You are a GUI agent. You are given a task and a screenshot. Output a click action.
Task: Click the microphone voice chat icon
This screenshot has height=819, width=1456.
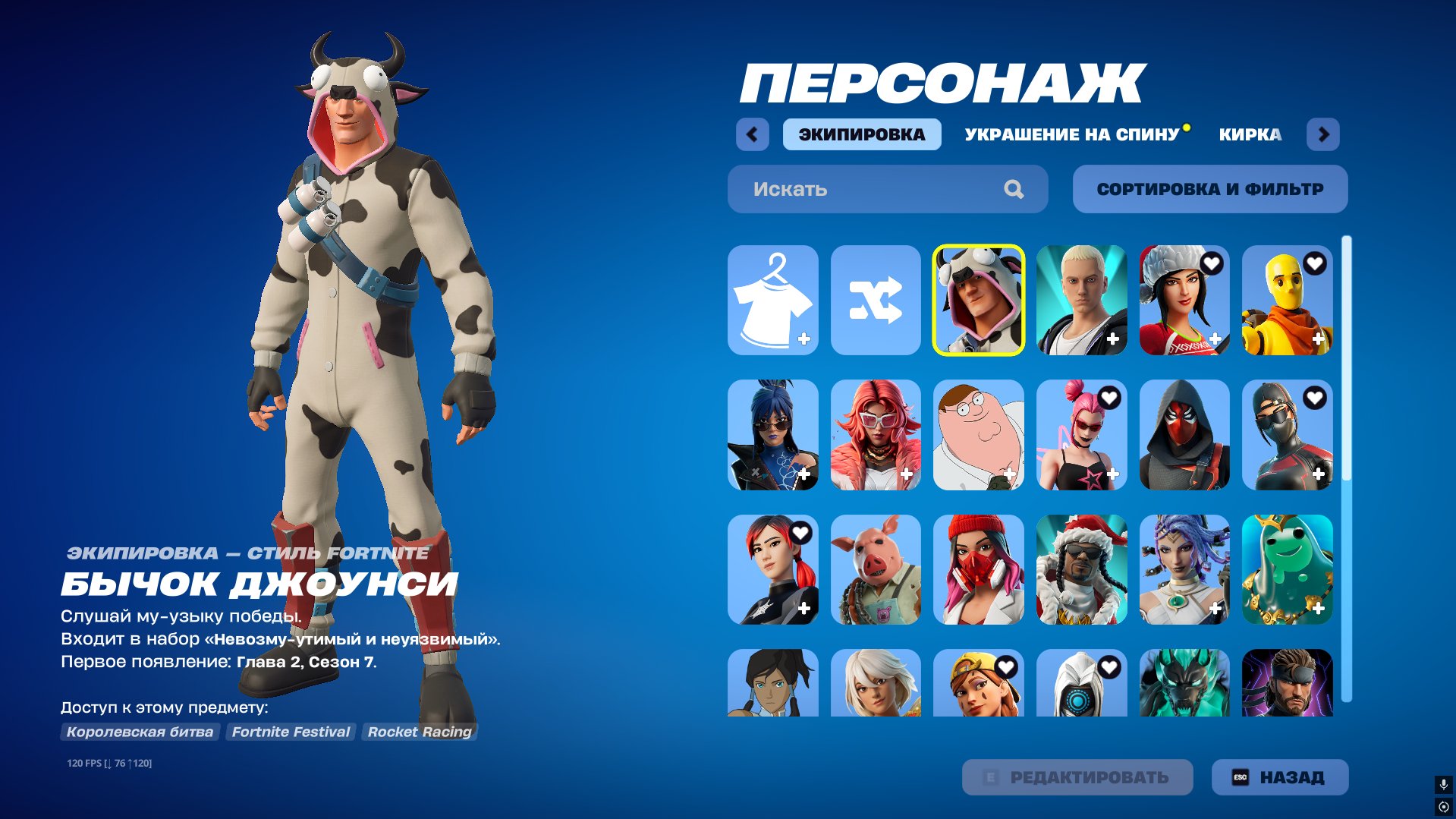(x=1443, y=782)
